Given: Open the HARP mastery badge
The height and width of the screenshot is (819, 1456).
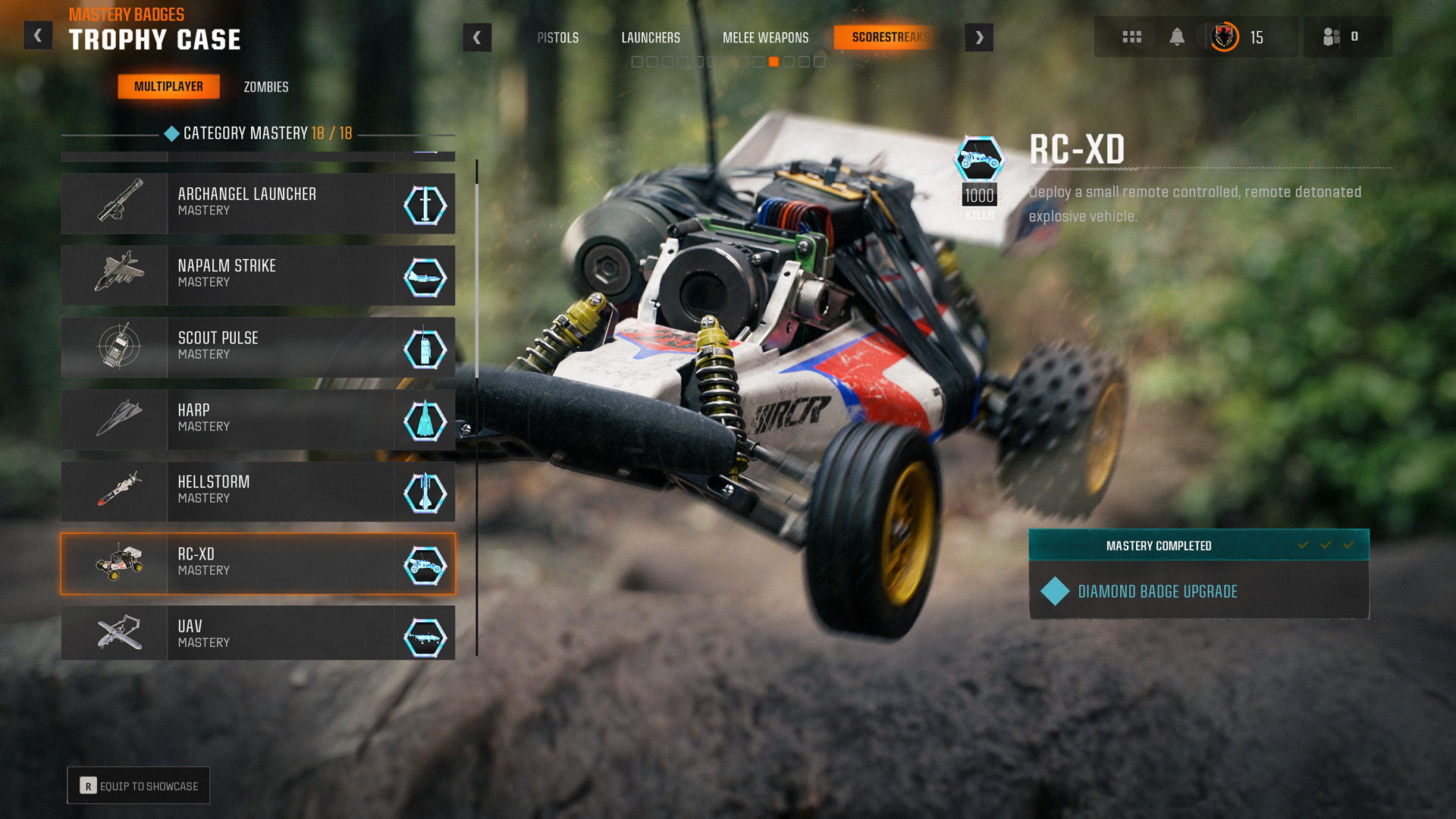Looking at the screenshot, I should tap(258, 419).
